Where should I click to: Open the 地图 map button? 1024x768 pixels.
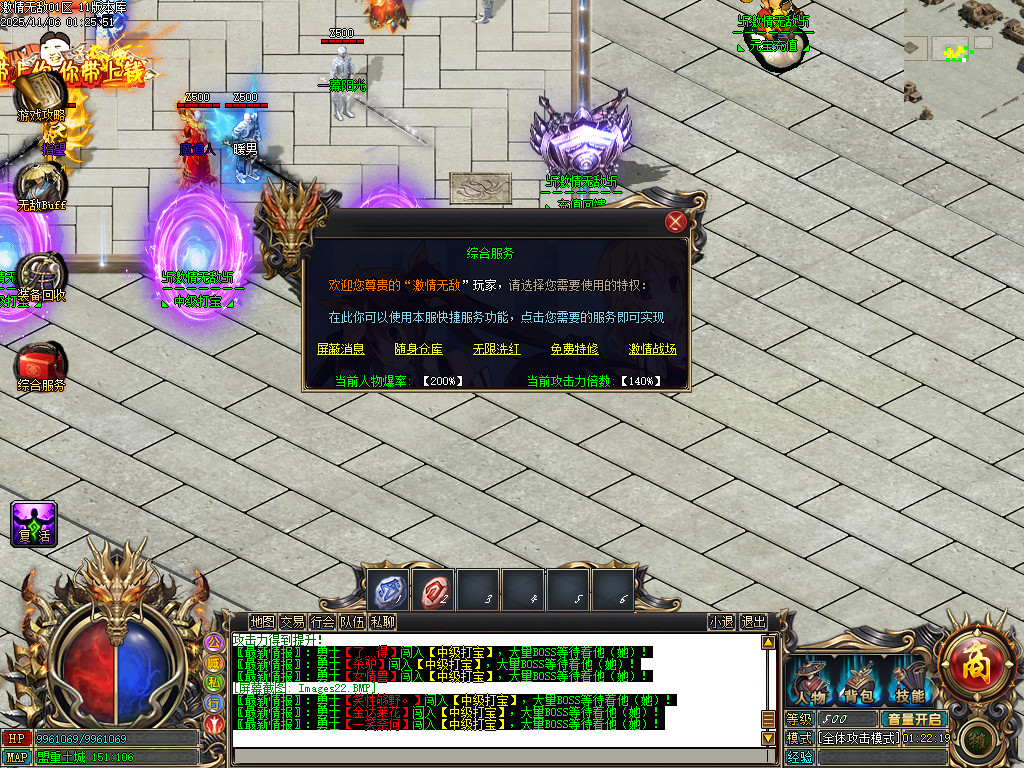(x=262, y=622)
